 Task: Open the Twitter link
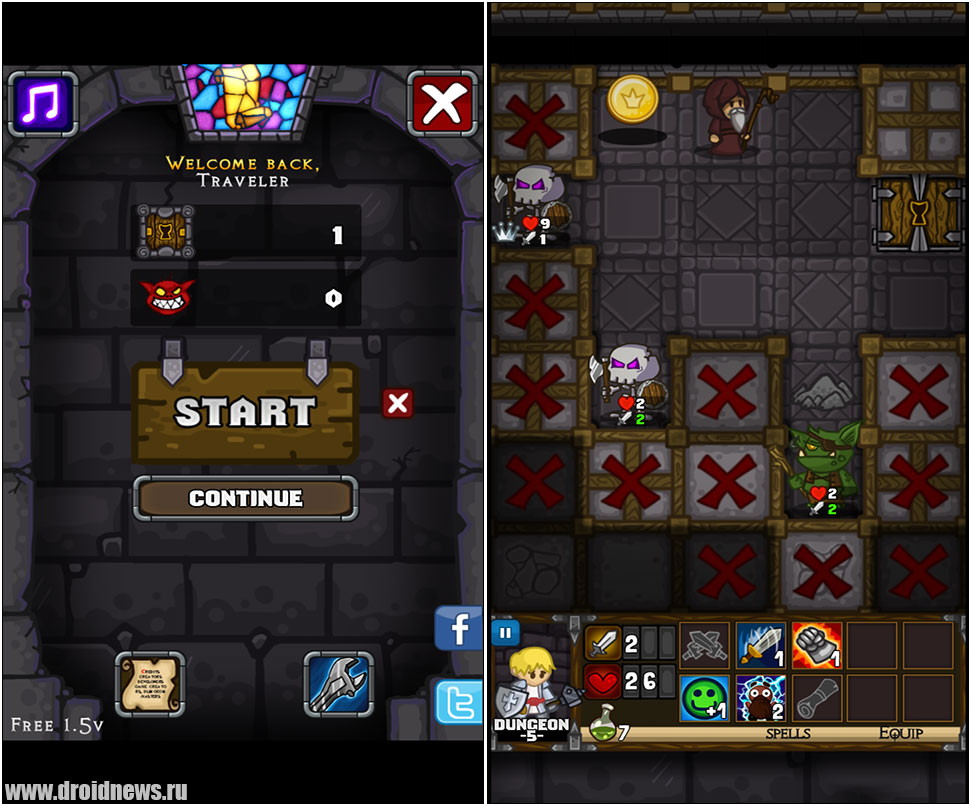coord(459,702)
